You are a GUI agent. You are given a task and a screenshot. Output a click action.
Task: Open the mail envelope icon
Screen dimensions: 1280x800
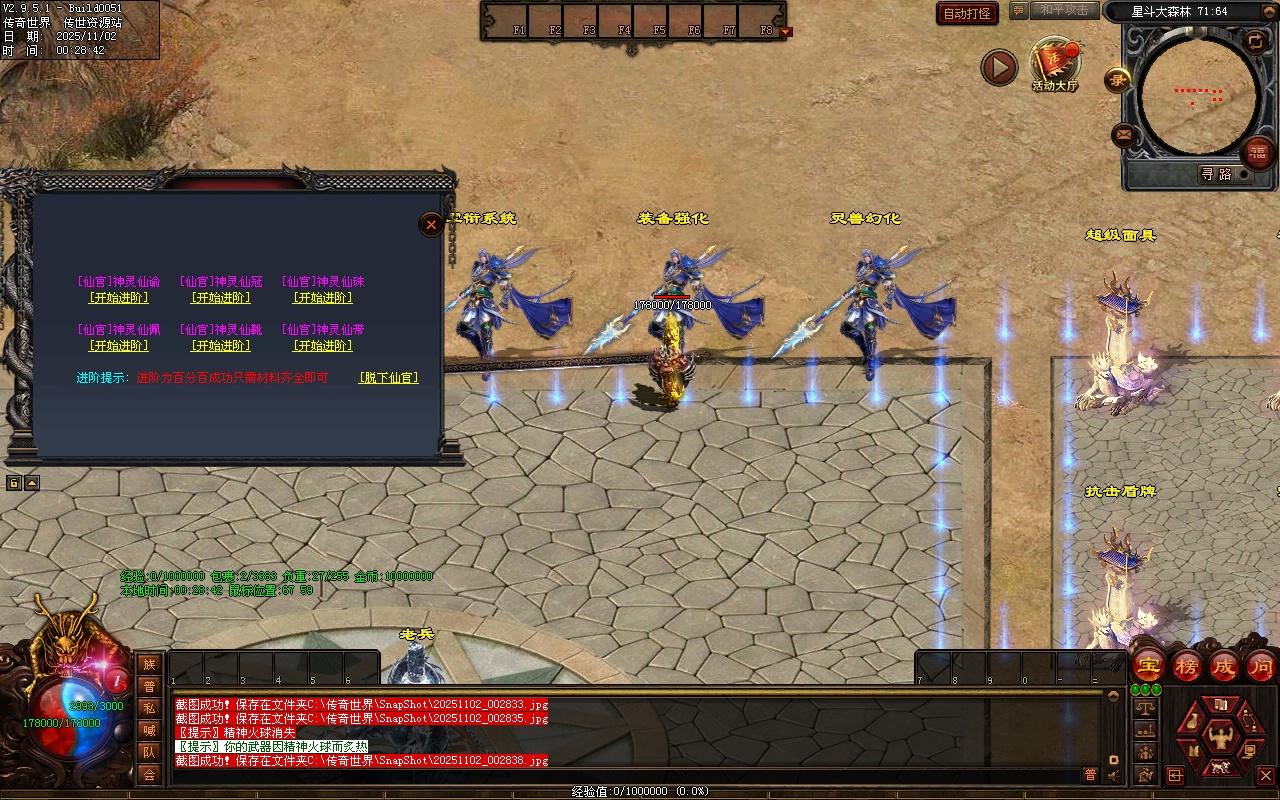point(1124,134)
